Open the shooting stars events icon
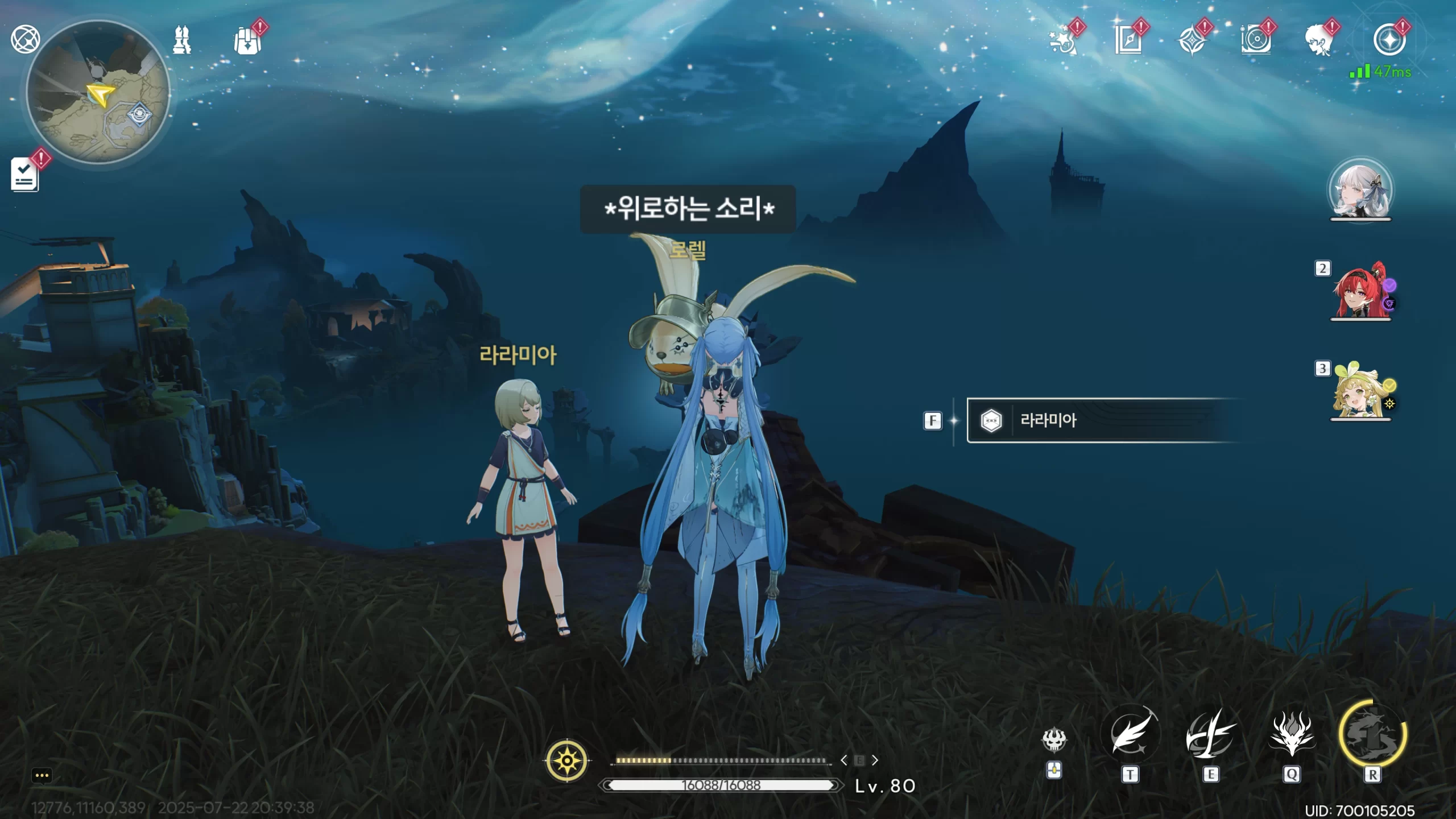 [x=1062, y=41]
